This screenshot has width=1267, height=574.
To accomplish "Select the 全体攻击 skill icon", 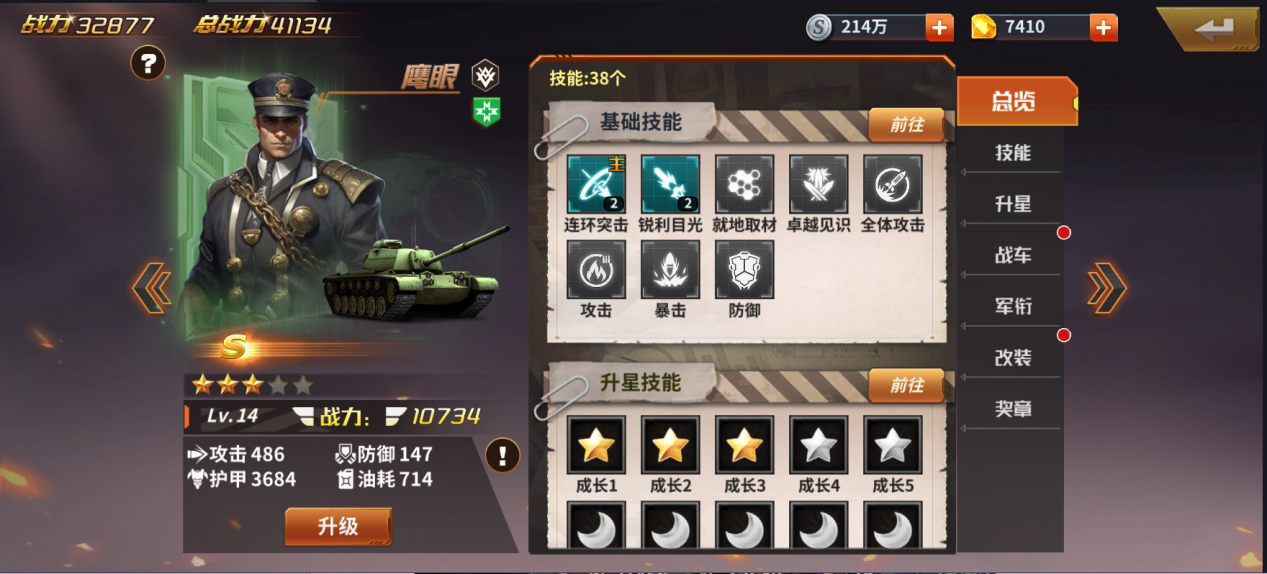I will 892,184.
